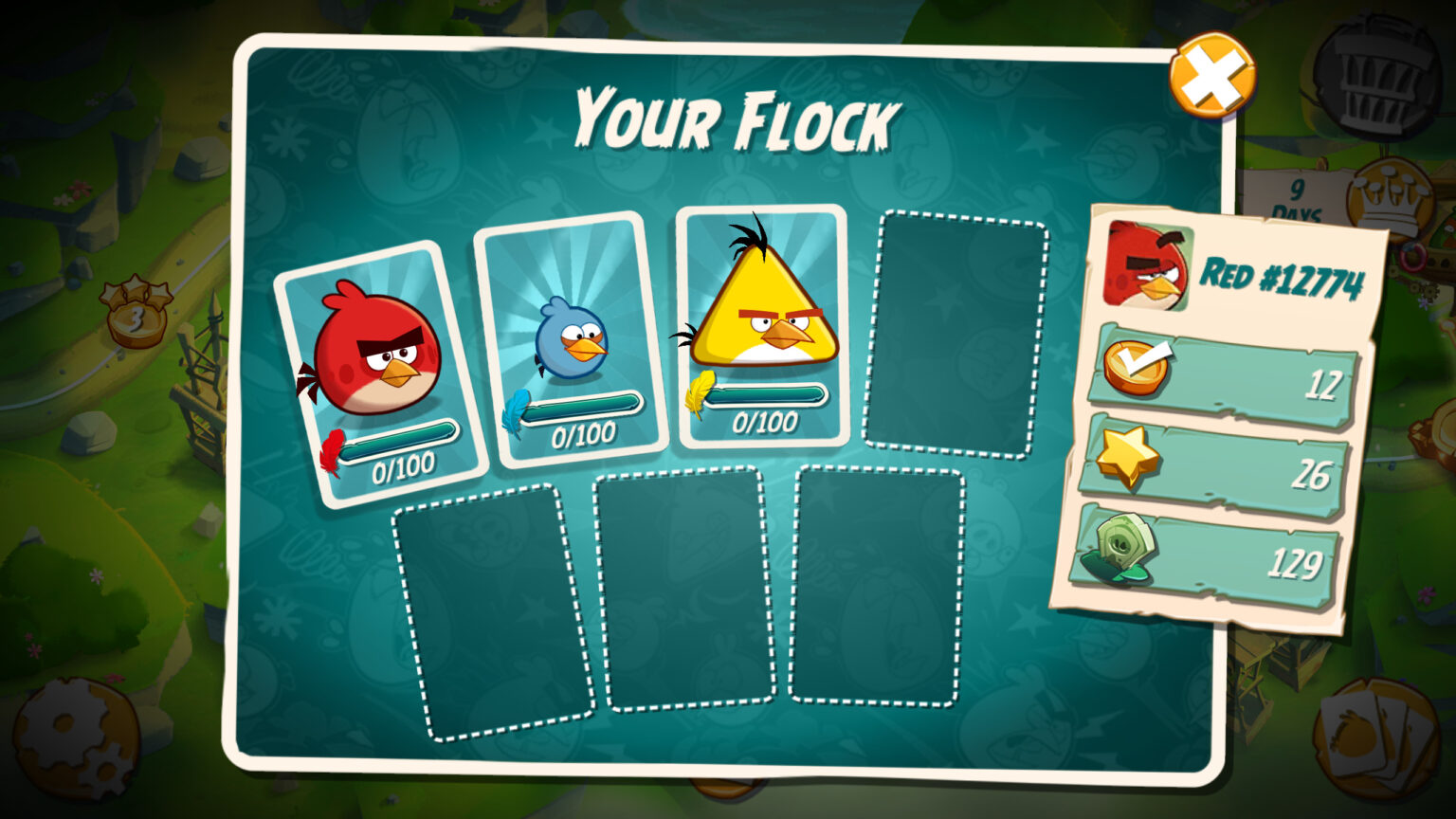Viewport: 1456px width, 819px height.
Task: Open the empty card slot beside Chuck
Action: click(x=957, y=327)
